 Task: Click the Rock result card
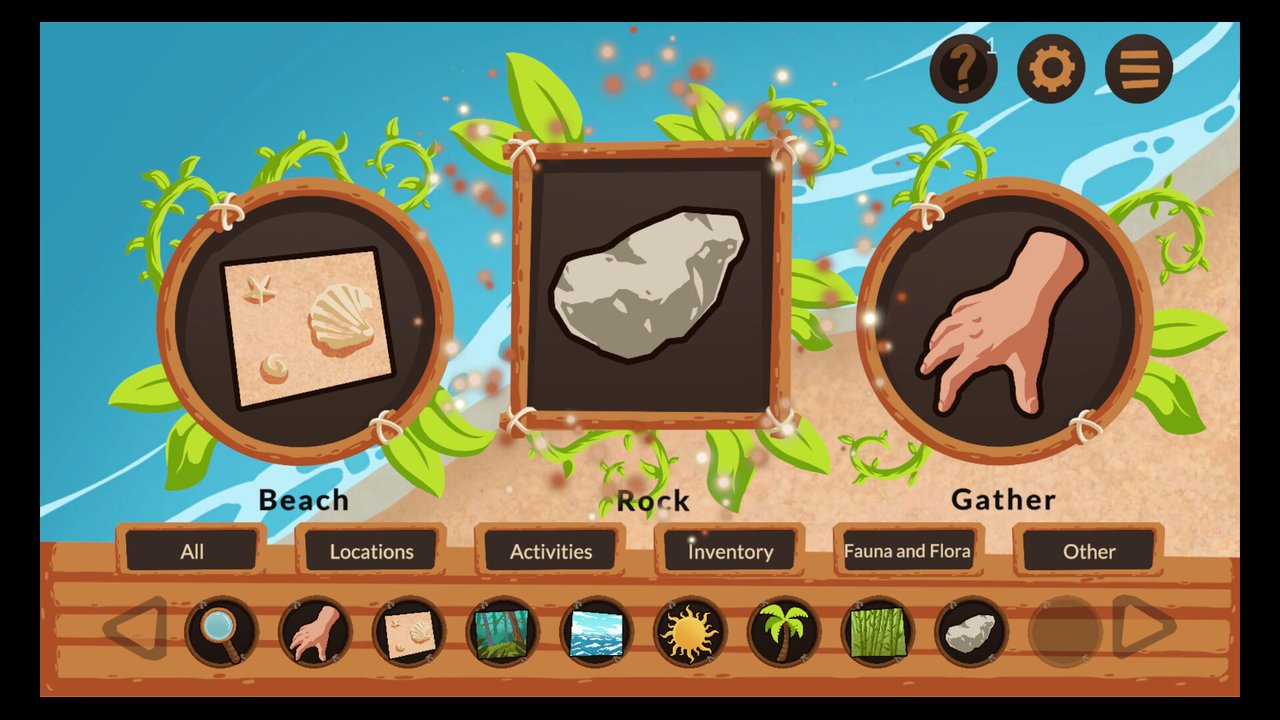pyautogui.click(x=650, y=285)
